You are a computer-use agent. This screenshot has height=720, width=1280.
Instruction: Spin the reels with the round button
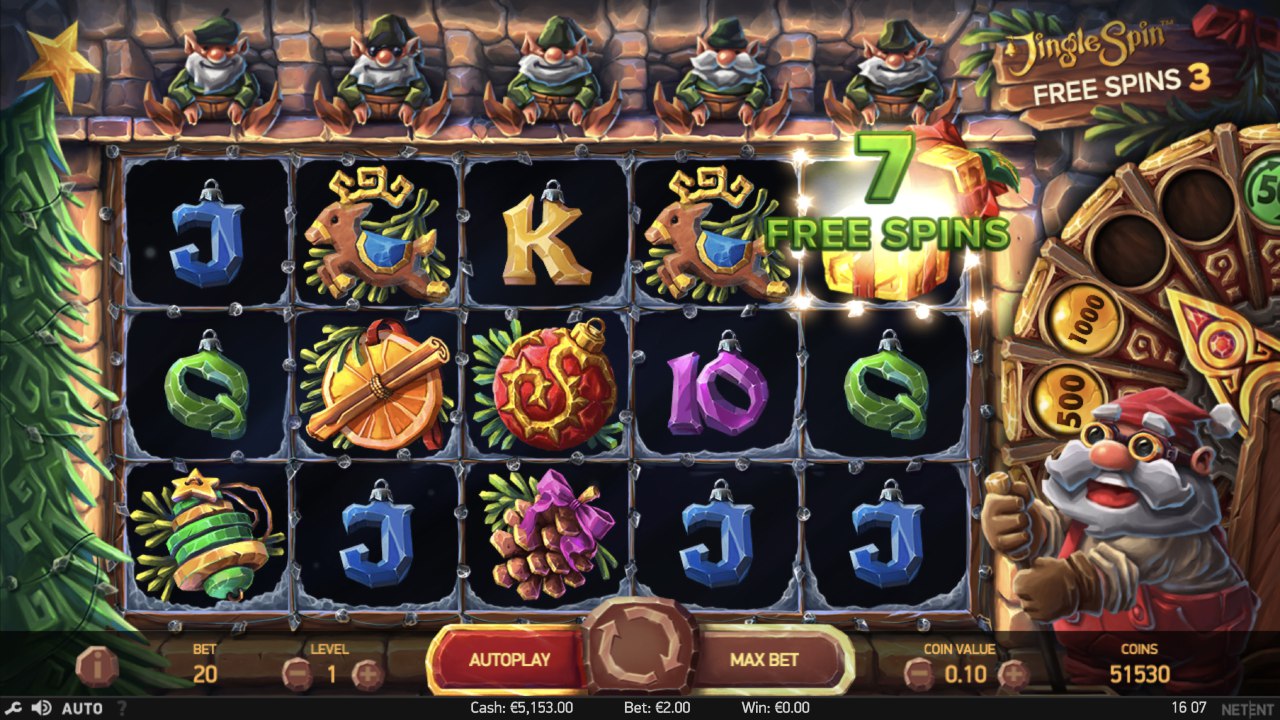point(640,646)
